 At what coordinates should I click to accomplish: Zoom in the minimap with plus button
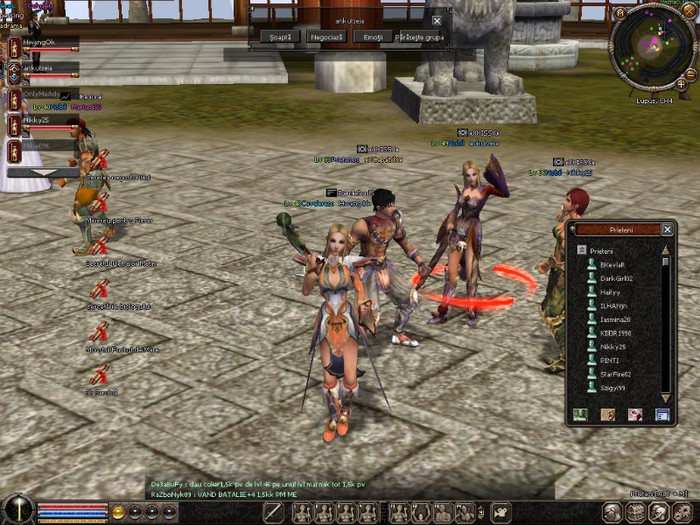681,84
